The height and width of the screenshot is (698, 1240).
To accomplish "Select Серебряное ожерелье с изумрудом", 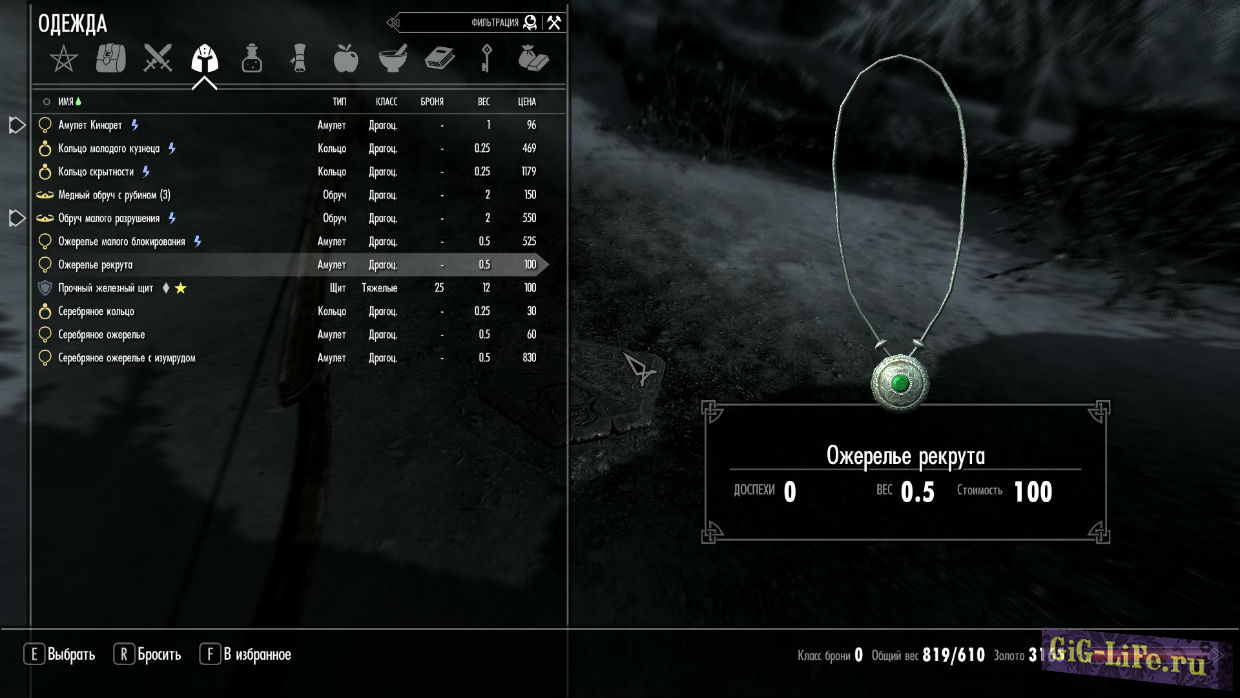I will [x=126, y=357].
